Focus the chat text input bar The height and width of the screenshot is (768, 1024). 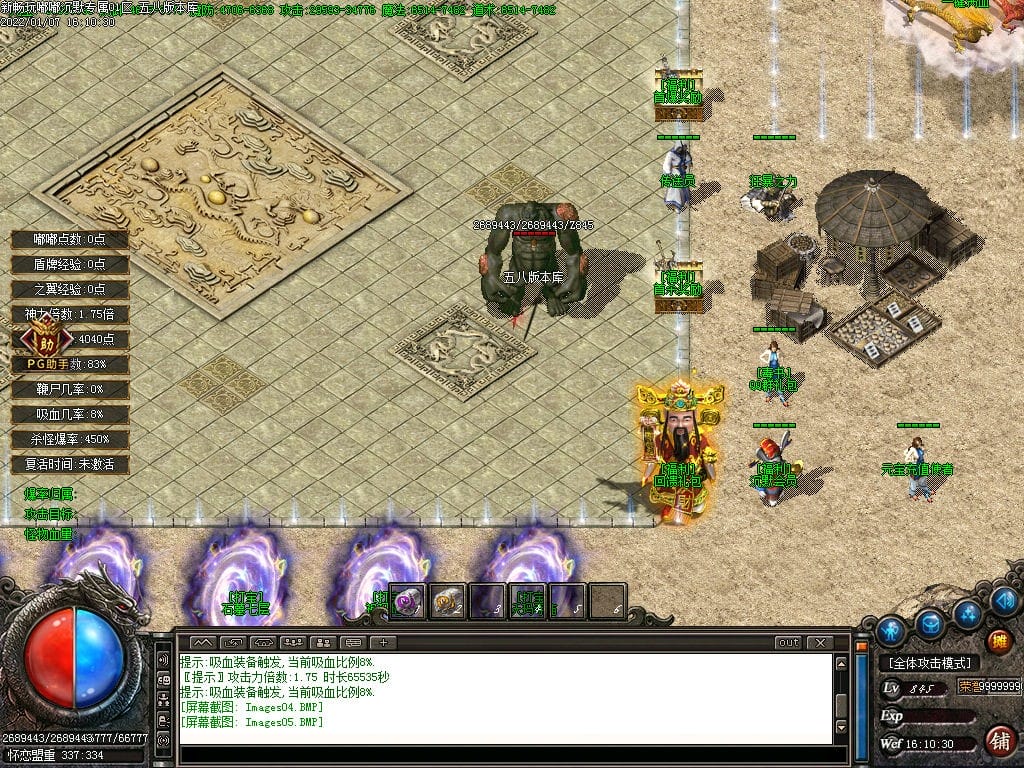coord(505,753)
